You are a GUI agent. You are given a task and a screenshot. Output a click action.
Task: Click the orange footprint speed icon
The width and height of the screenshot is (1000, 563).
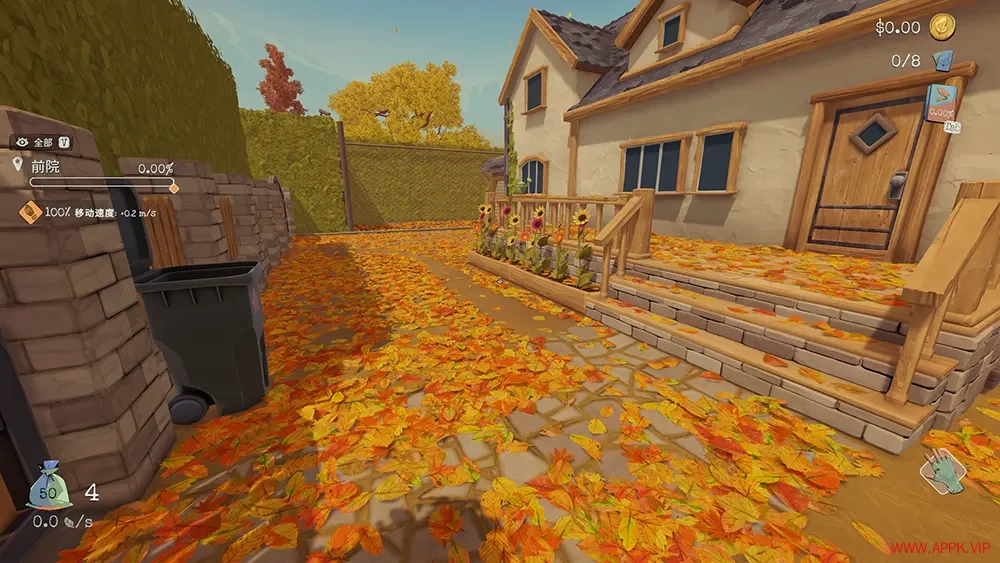(x=30, y=212)
